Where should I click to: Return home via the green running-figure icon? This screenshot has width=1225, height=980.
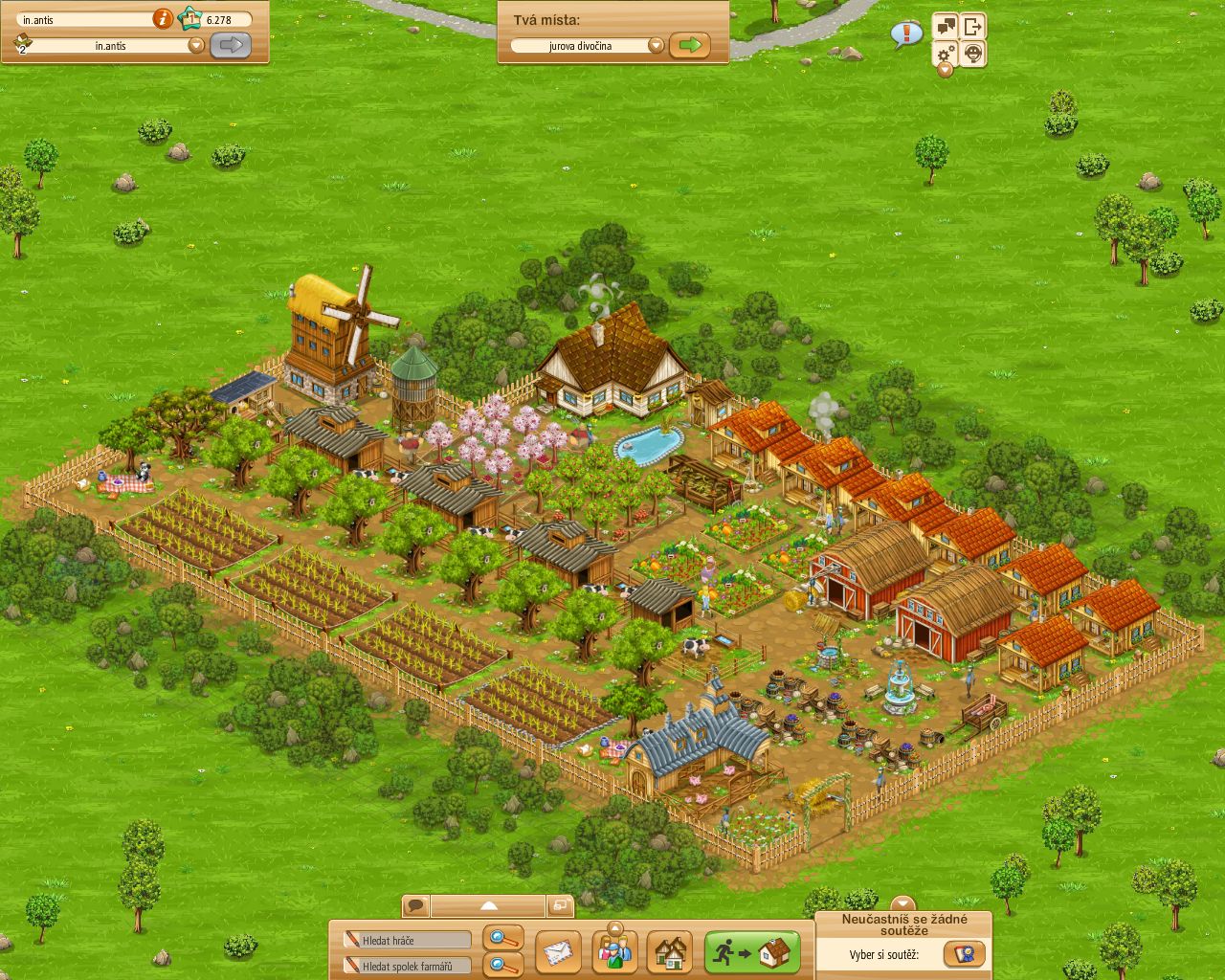point(750,951)
